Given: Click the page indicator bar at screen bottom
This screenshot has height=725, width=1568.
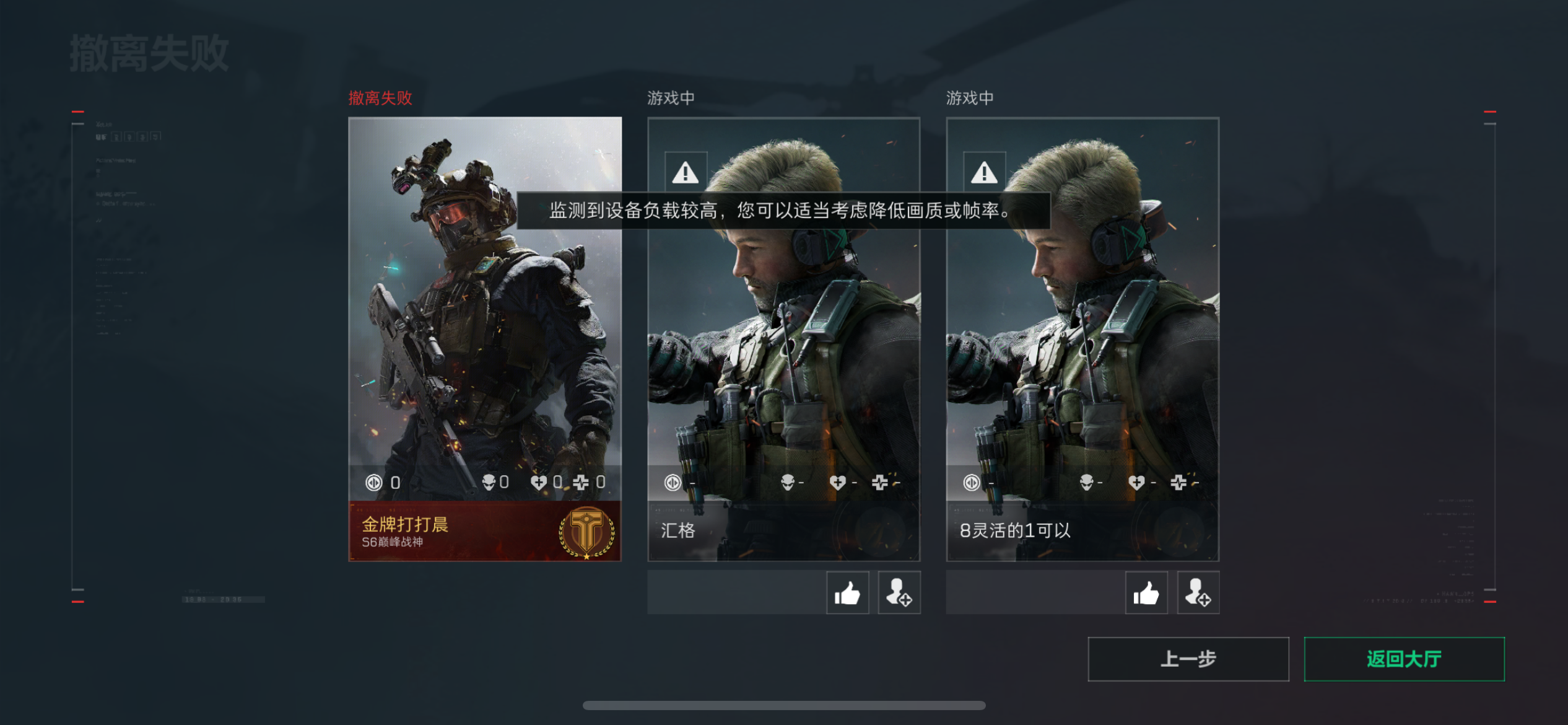Looking at the screenshot, I should coord(784,705).
